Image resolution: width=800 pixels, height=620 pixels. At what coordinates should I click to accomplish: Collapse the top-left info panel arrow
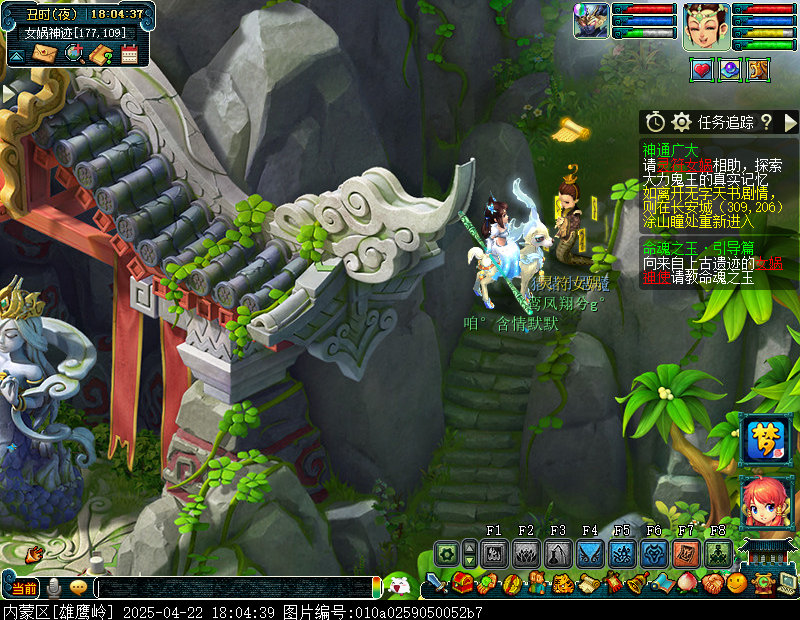point(17,54)
